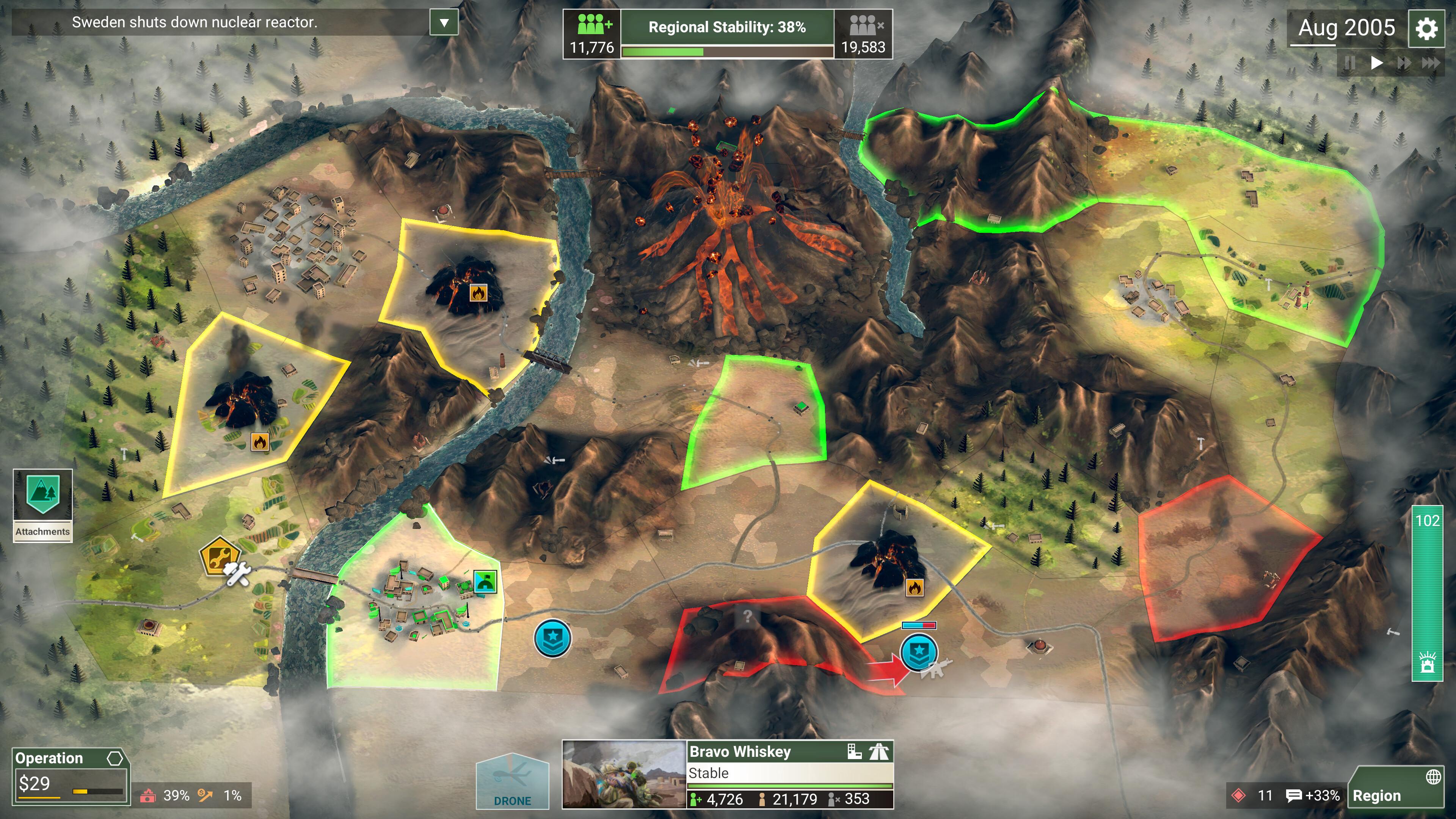Screen dimensions: 1456x819
Task: Open the Attachments panel on the left
Action: point(42,506)
